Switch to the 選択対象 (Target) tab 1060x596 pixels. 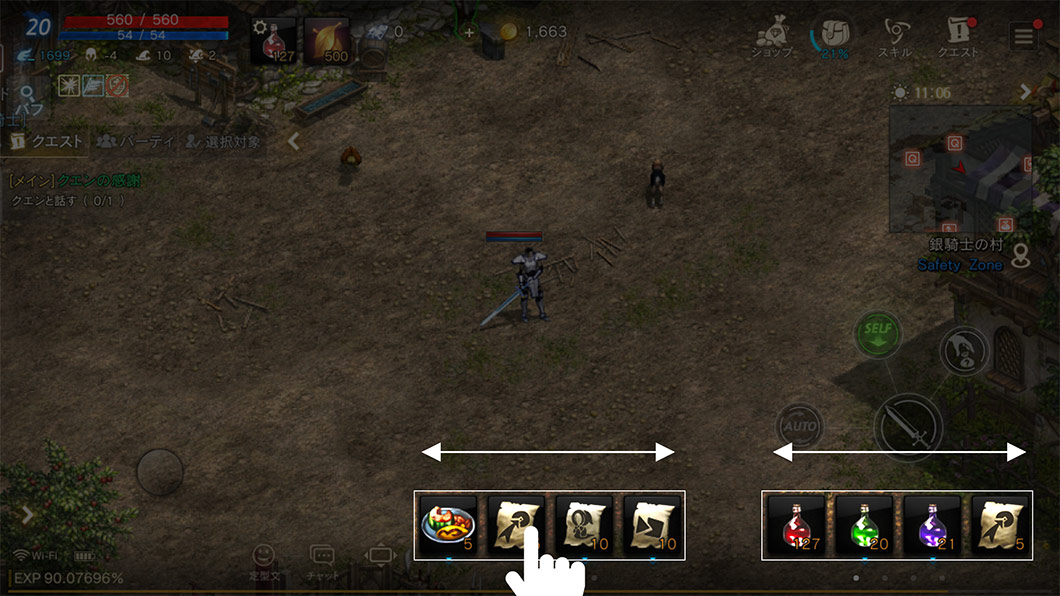(x=222, y=142)
